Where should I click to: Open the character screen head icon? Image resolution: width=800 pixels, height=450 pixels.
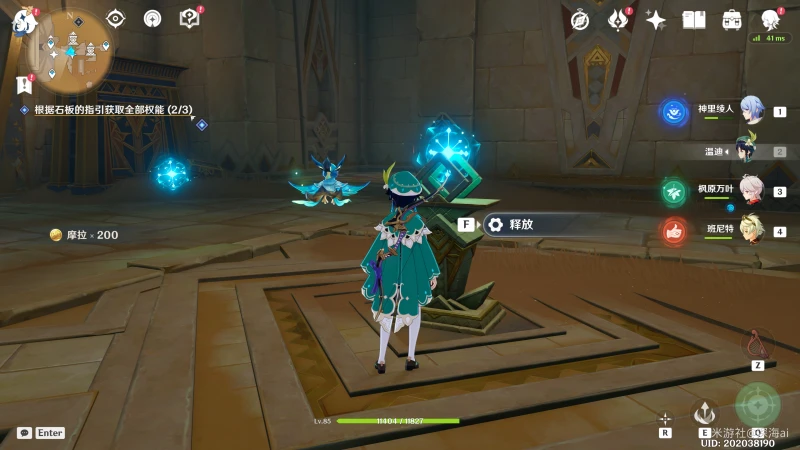coord(770,19)
